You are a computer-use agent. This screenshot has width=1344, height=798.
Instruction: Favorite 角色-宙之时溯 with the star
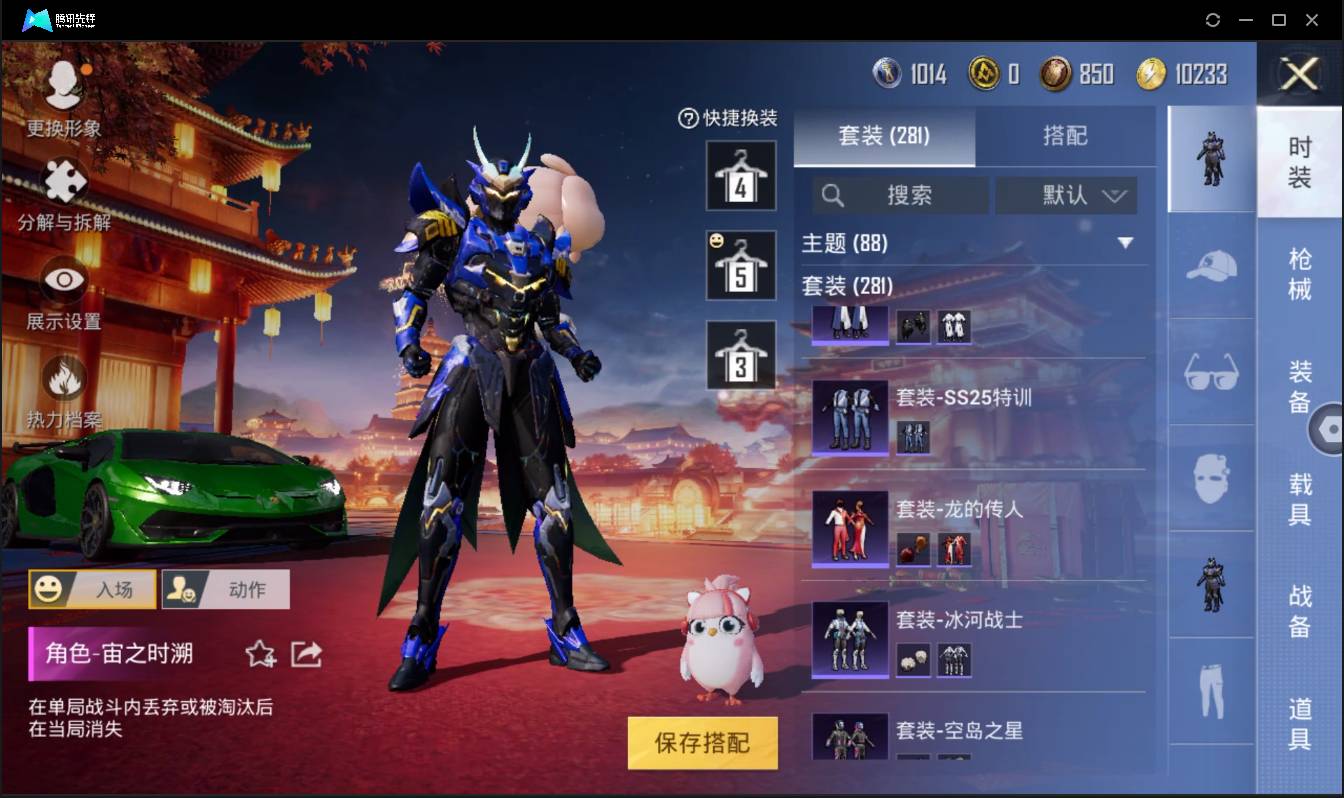[259, 653]
